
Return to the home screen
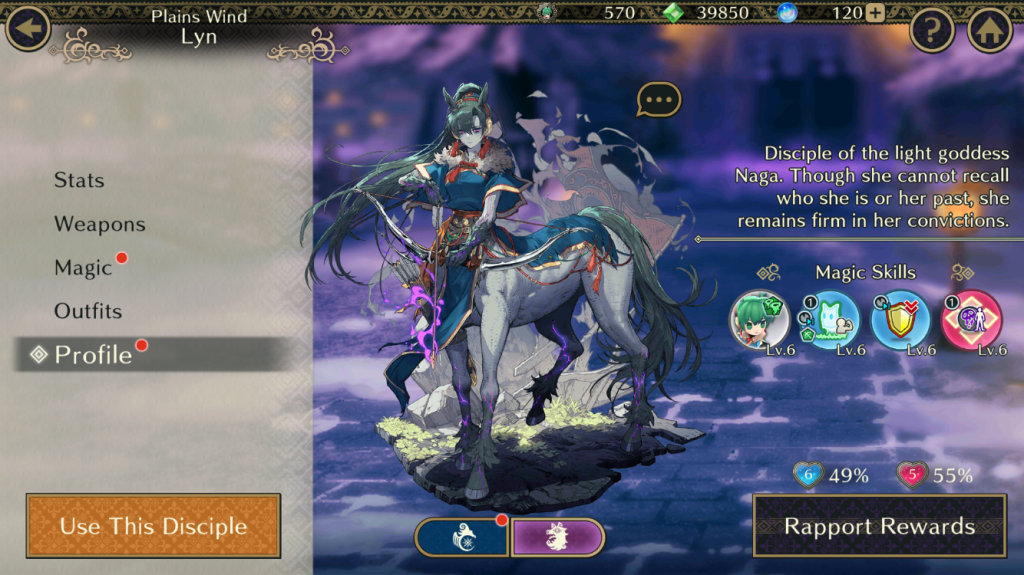click(x=989, y=31)
